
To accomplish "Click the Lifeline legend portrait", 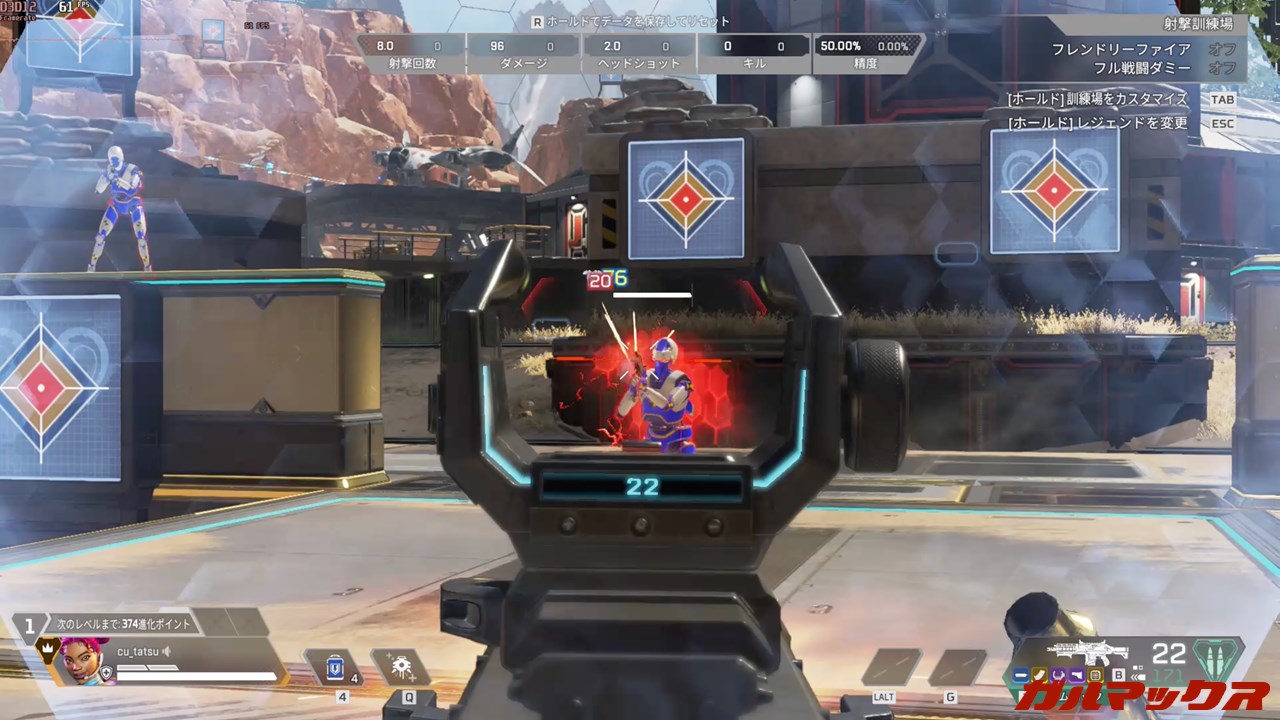I will tap(79, 660).
